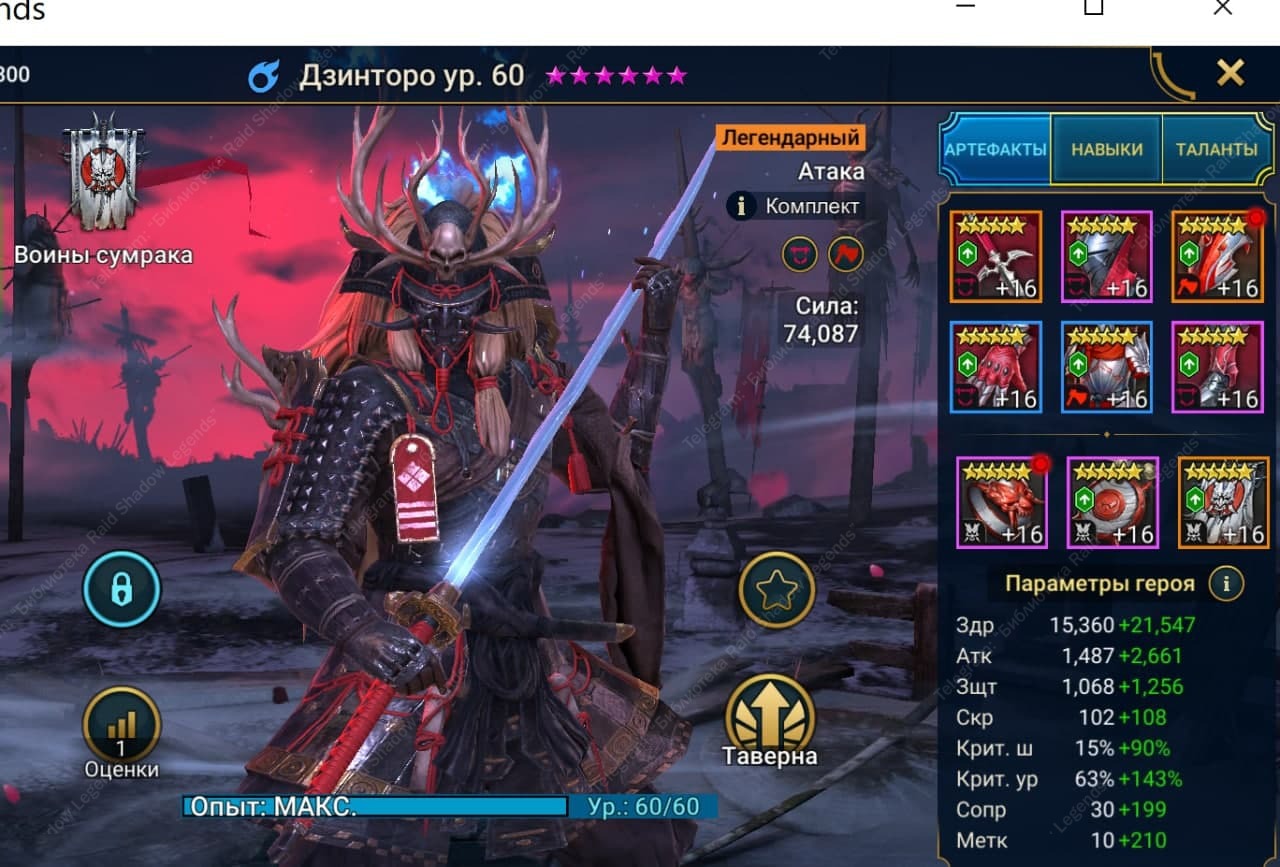The height and width of the screenshot is (867, 1280).
Task: Select the chestplate artifact slot
Action: coord(1106,366)
